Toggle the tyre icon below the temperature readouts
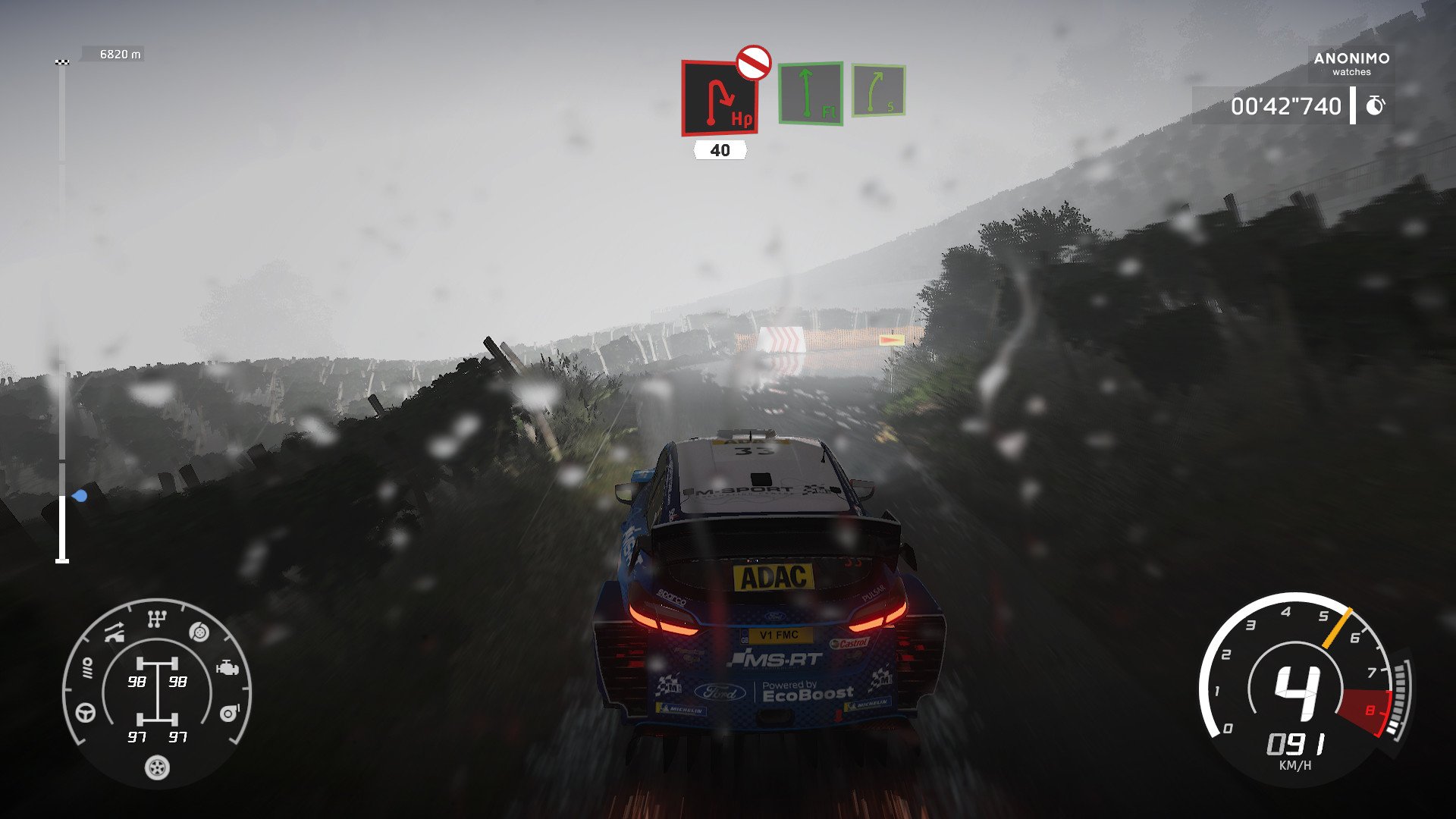1456x819 pixels. (157, 767)
